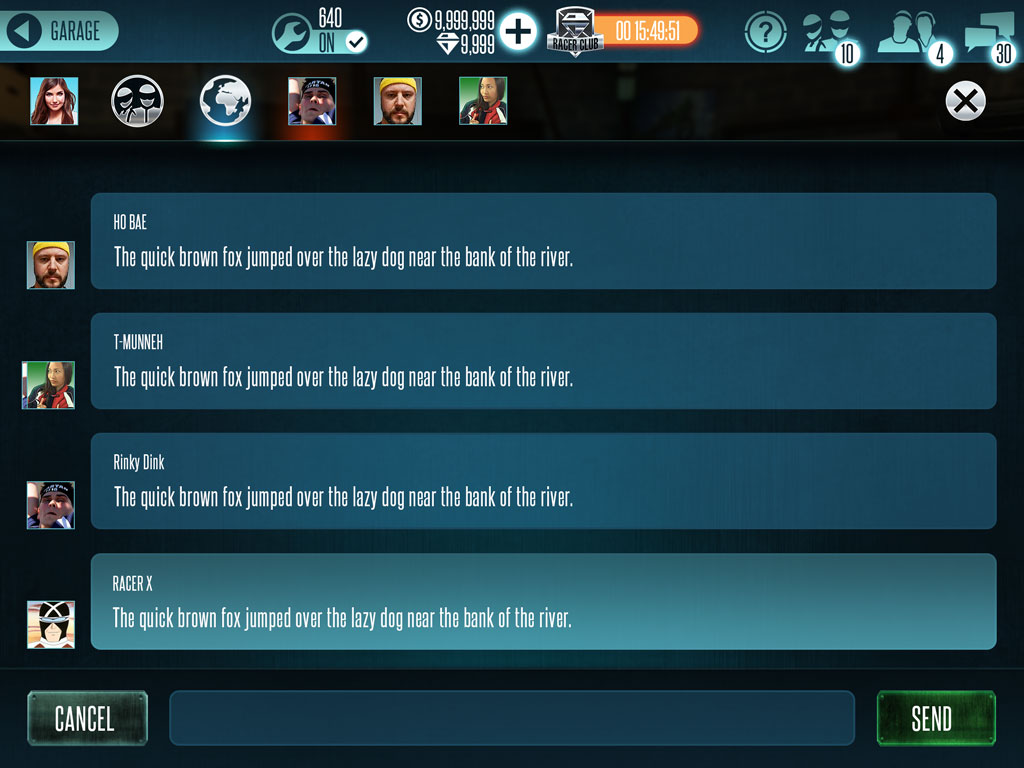1024x768 pixels.
Task: Switch to the masked crew chat tab
Action: pos(137,101)
